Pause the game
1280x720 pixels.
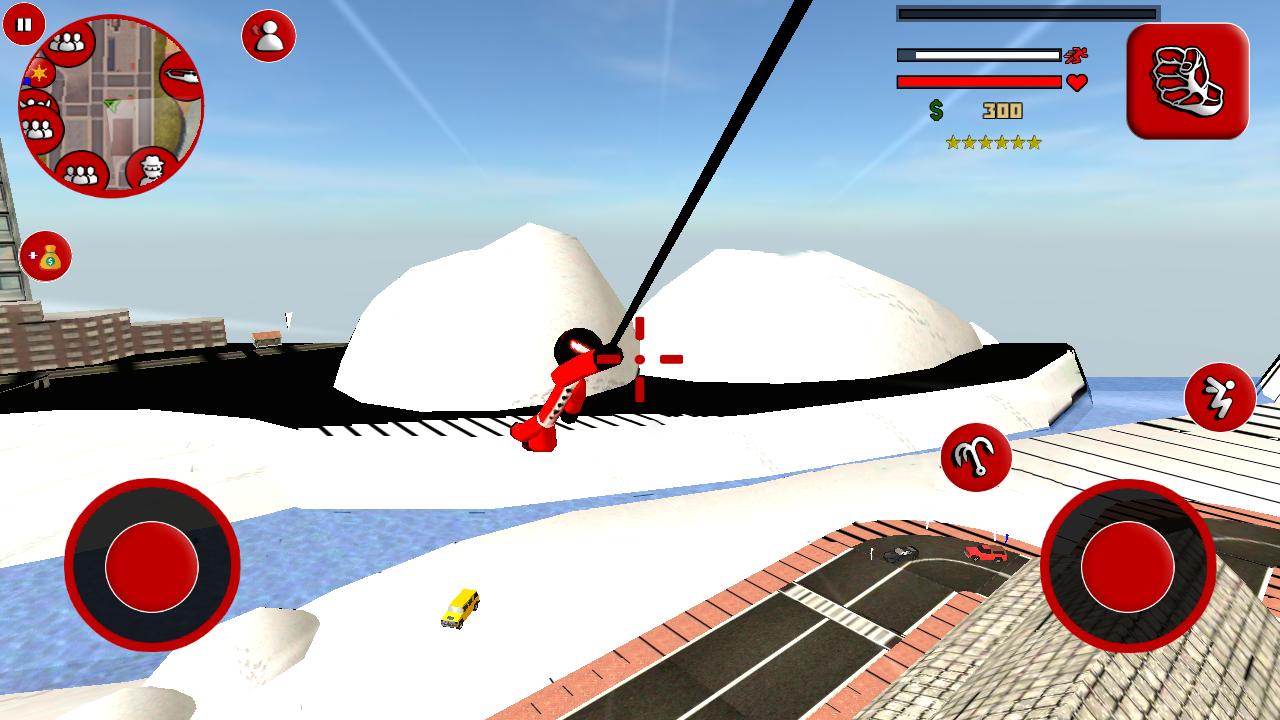pyautogui.click(x=23, y=24)
